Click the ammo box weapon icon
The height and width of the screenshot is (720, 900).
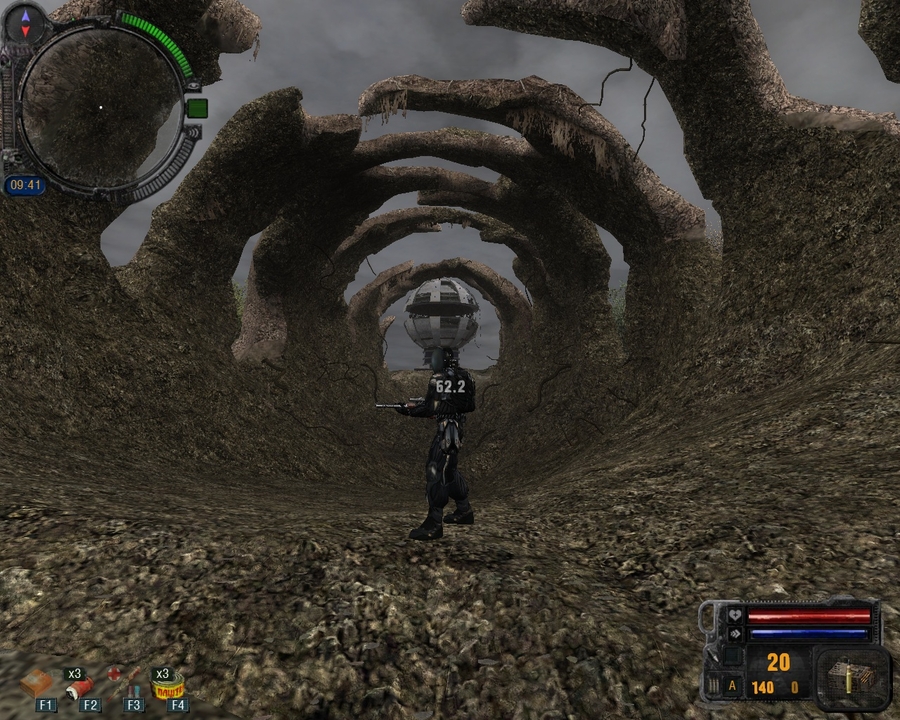(852, 676)
